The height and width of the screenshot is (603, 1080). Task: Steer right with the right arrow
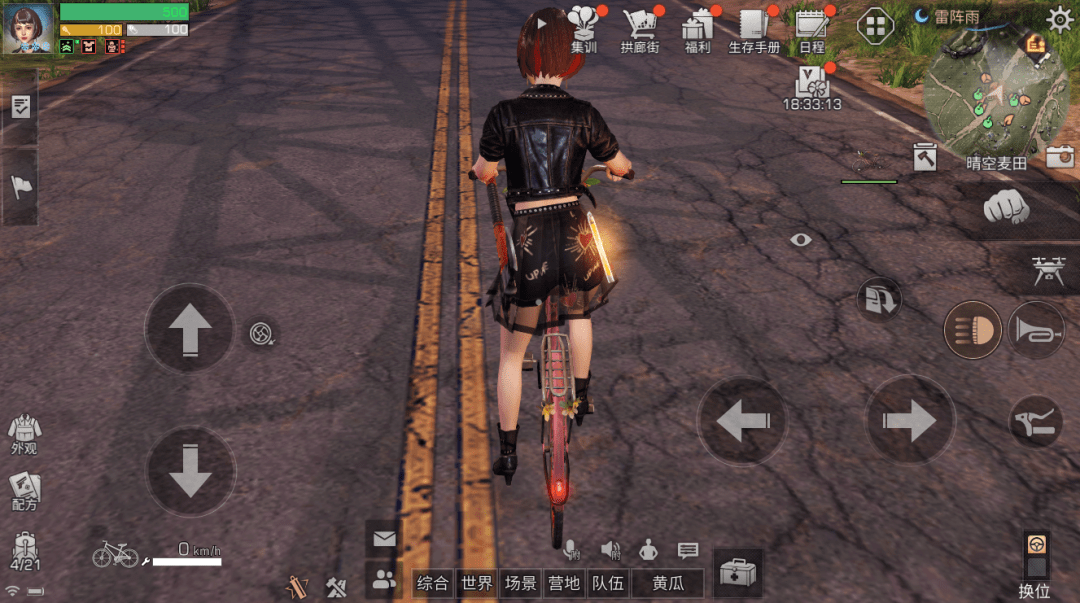coord(909,421)
